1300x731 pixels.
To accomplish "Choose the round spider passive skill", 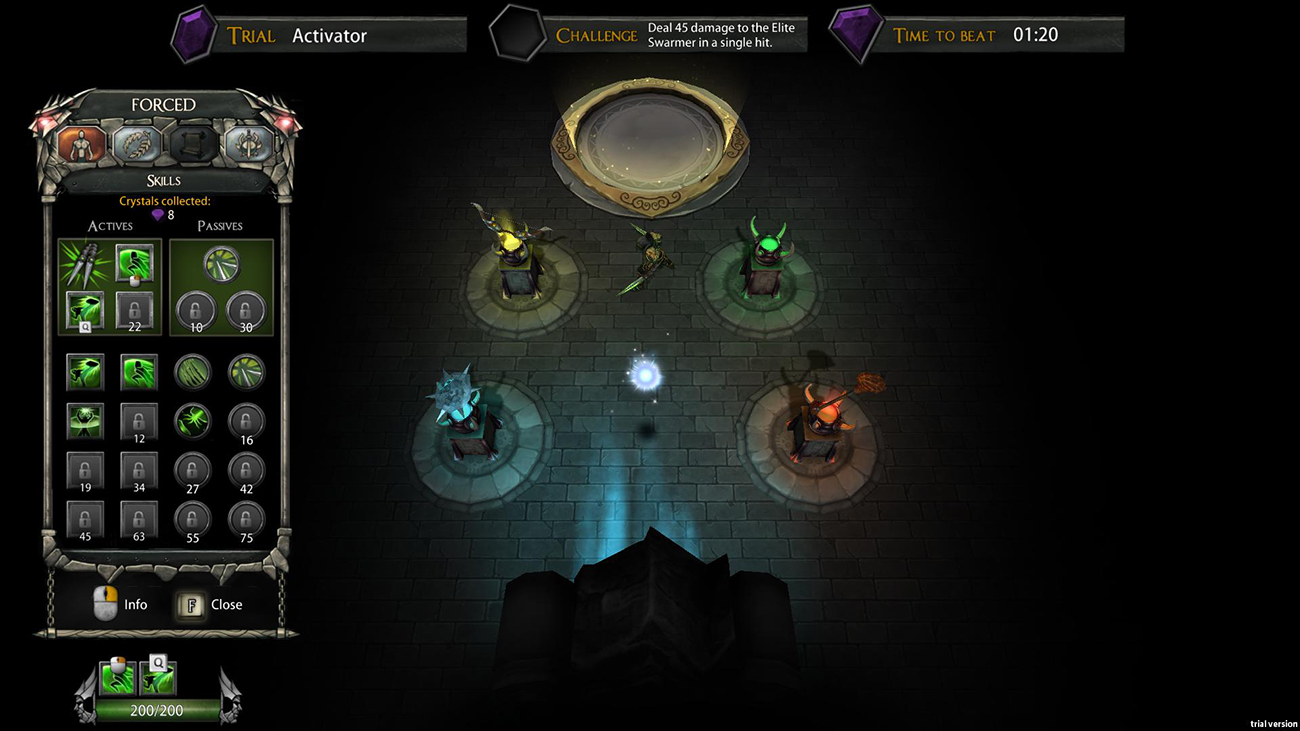I will (193, 421).
